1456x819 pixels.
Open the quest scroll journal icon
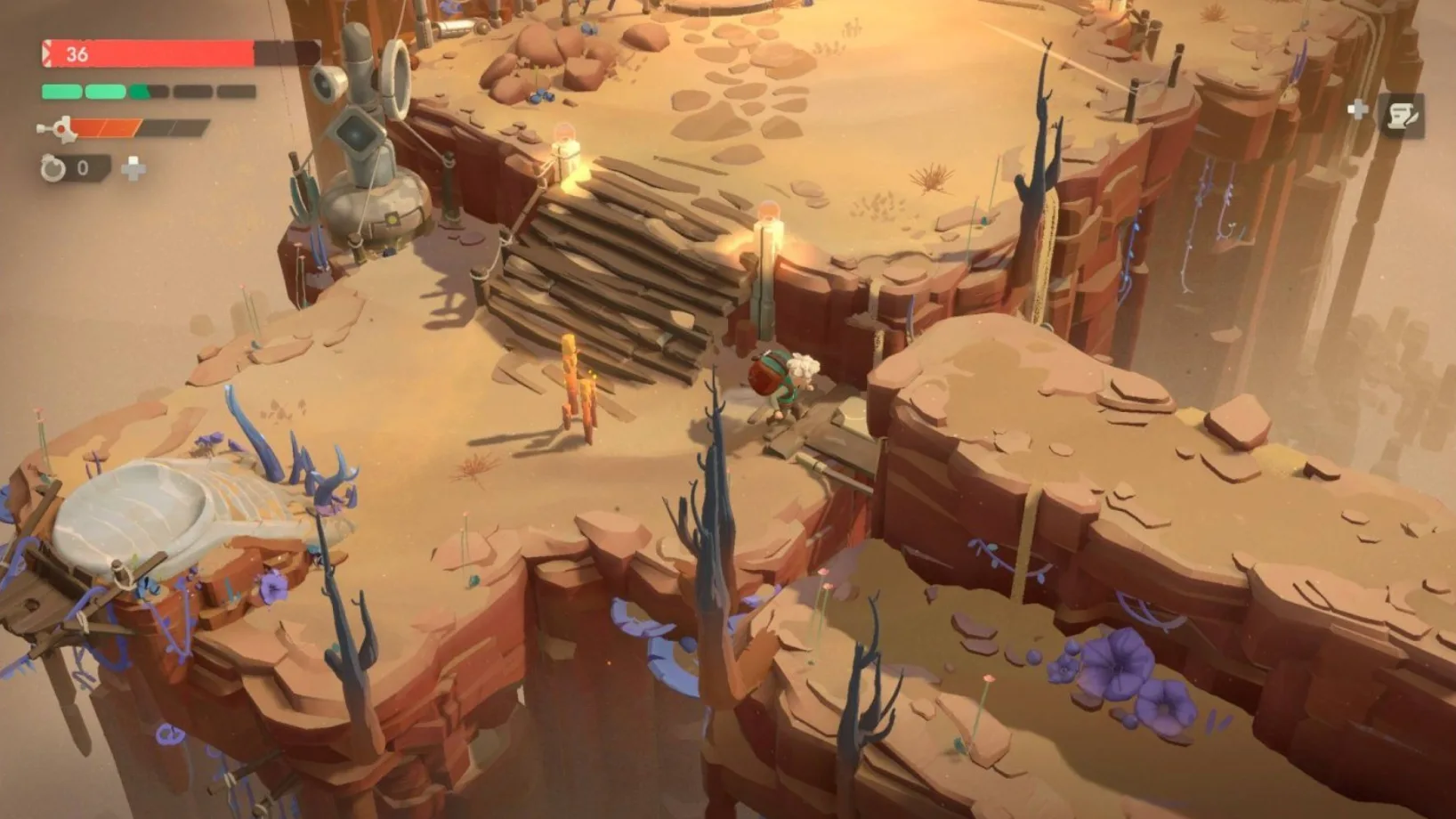click(x=1400, y=116)
